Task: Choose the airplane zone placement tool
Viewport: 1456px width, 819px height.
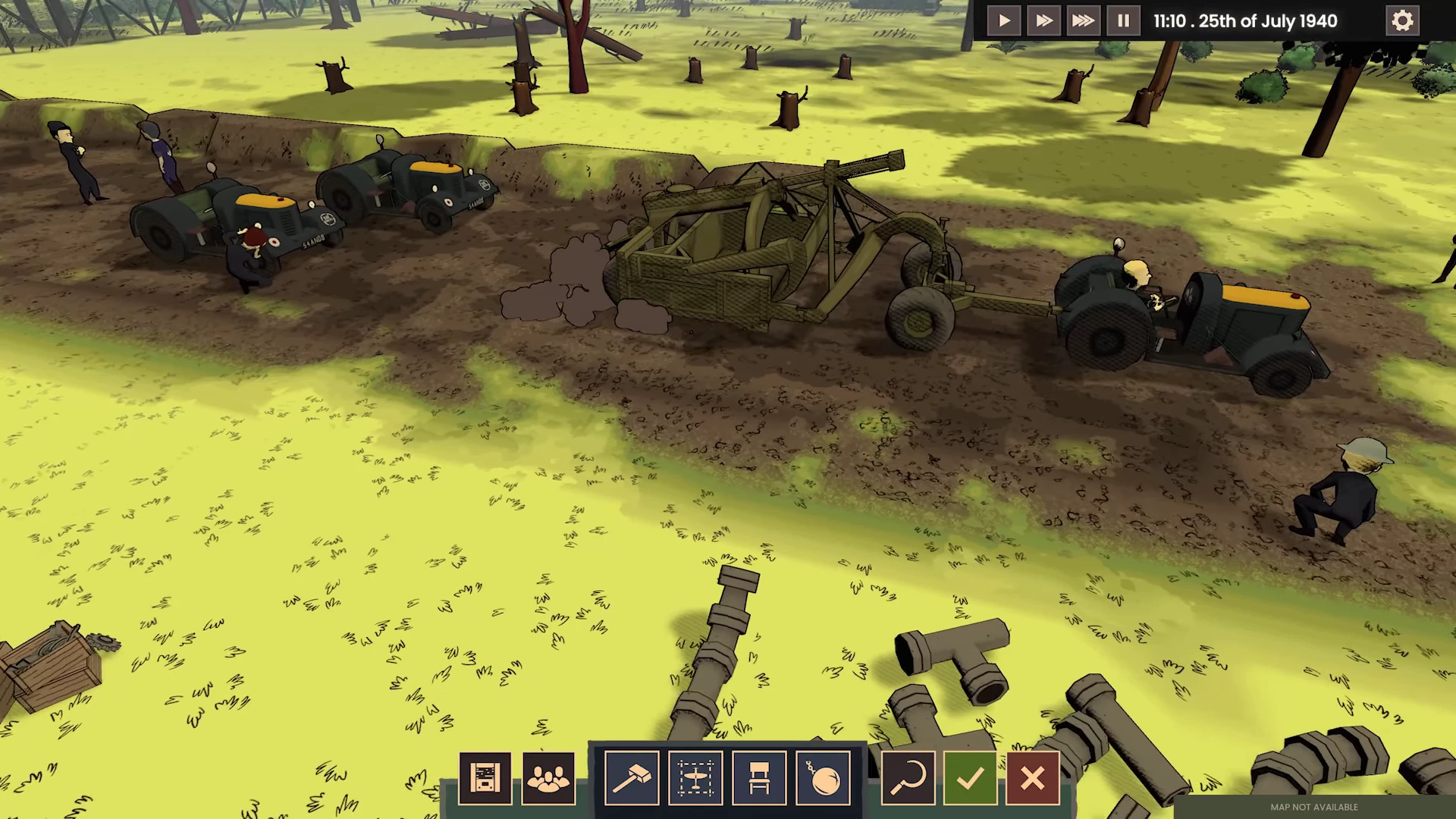Action: pyautogui.click(x=695, y=778)
